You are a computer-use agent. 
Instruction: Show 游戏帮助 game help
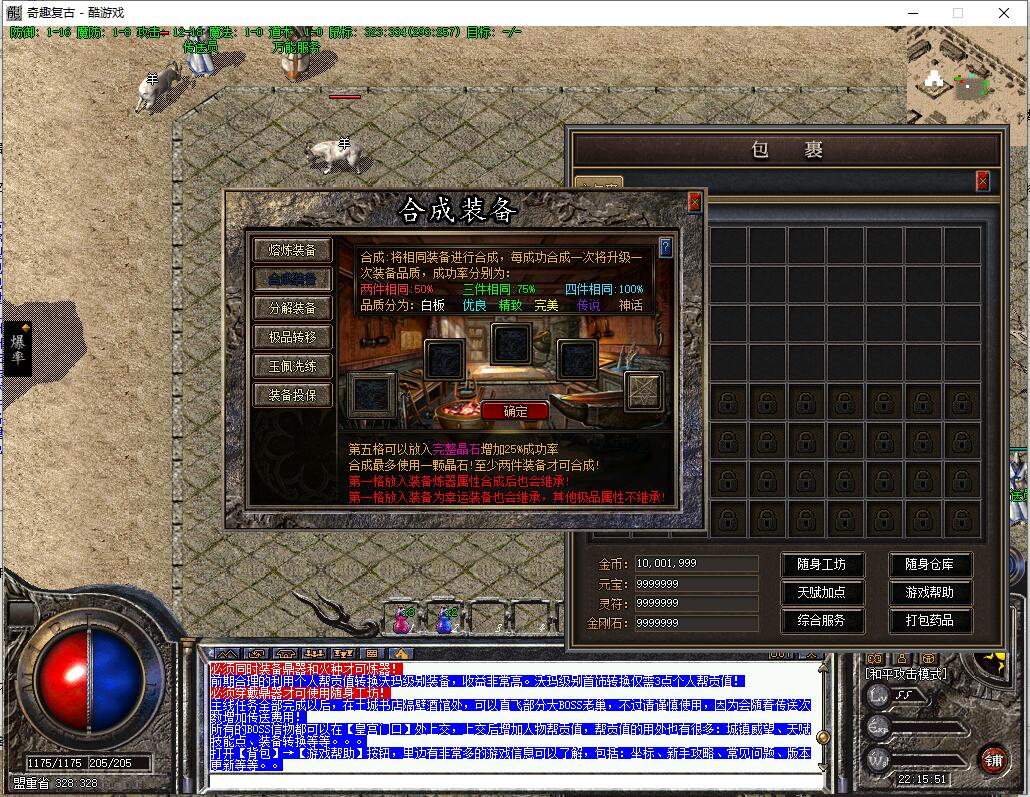click(x=930, y=593)
